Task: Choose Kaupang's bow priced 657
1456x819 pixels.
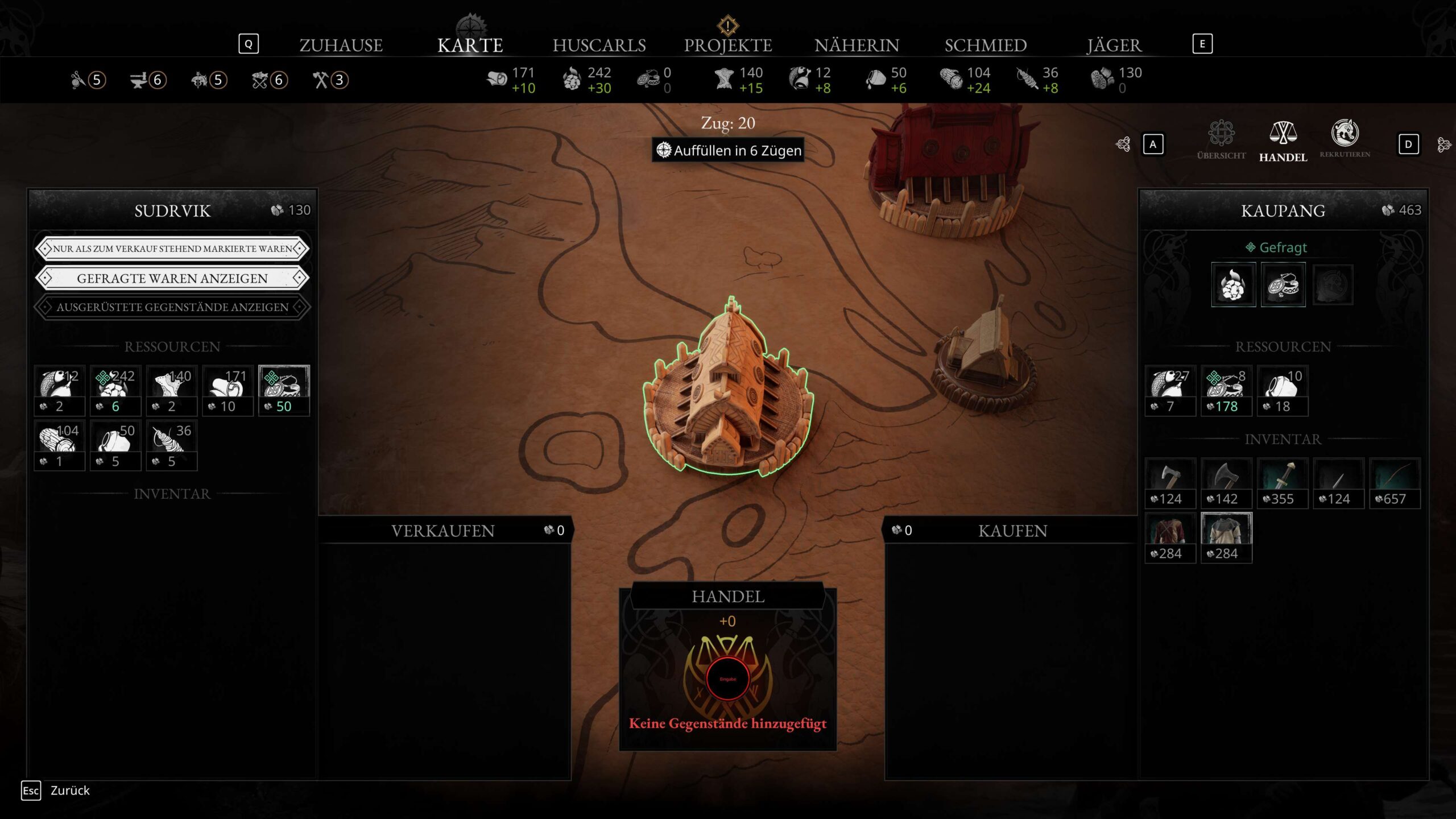Action: 1395,482
